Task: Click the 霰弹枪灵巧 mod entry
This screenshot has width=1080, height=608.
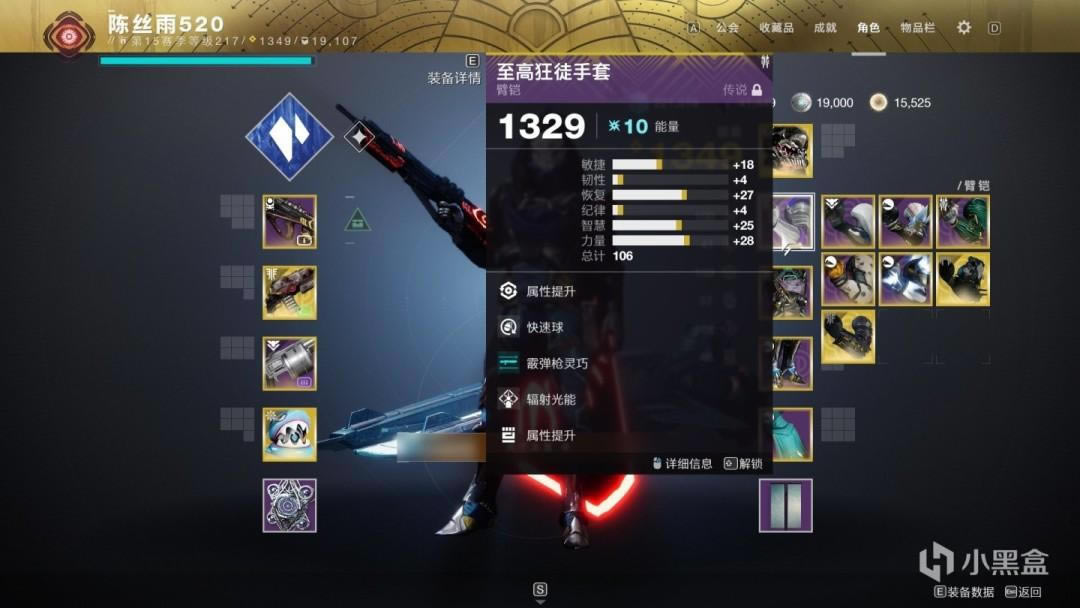Action: (557, 363)
